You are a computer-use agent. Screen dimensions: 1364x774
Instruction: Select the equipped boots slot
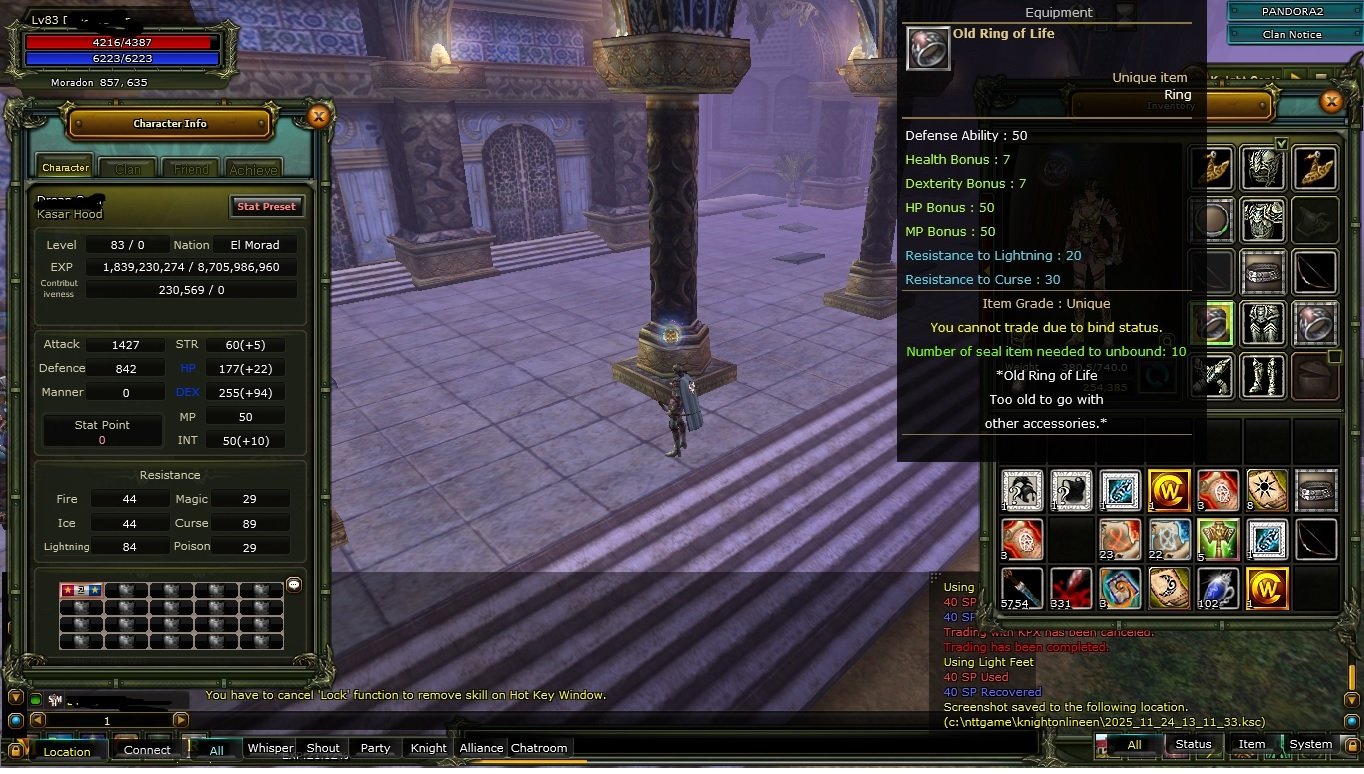click(x=1262, y=375)
